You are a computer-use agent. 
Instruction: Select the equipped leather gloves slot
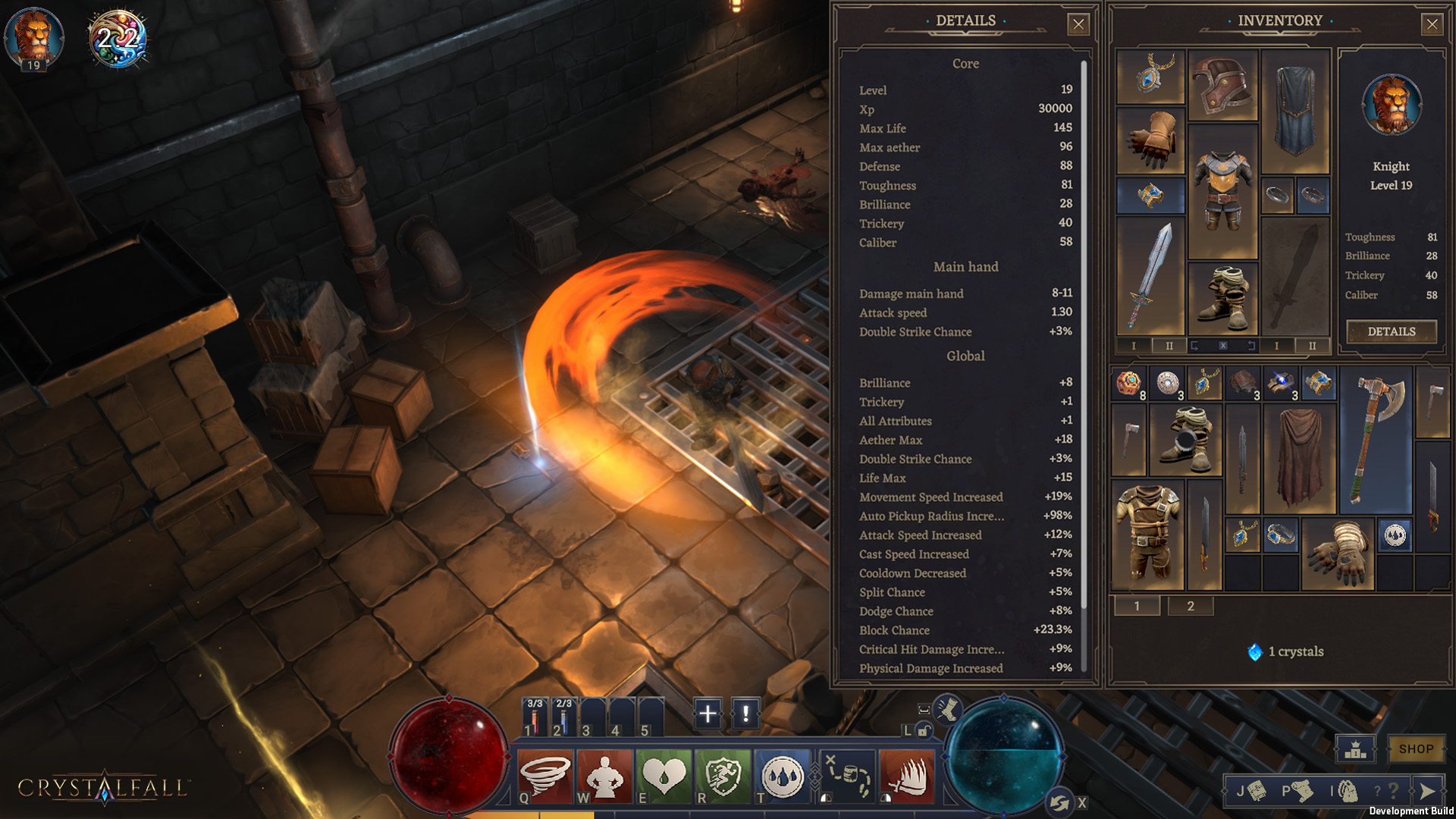pyautogui.click(x=1150, y=140)
